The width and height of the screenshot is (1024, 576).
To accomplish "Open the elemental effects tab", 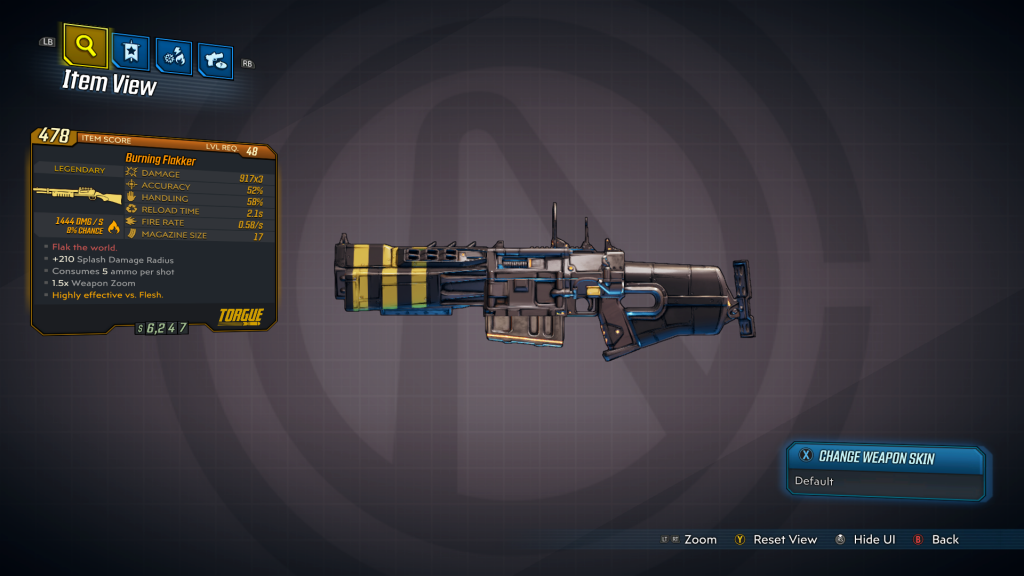I will tap(174, 57).
